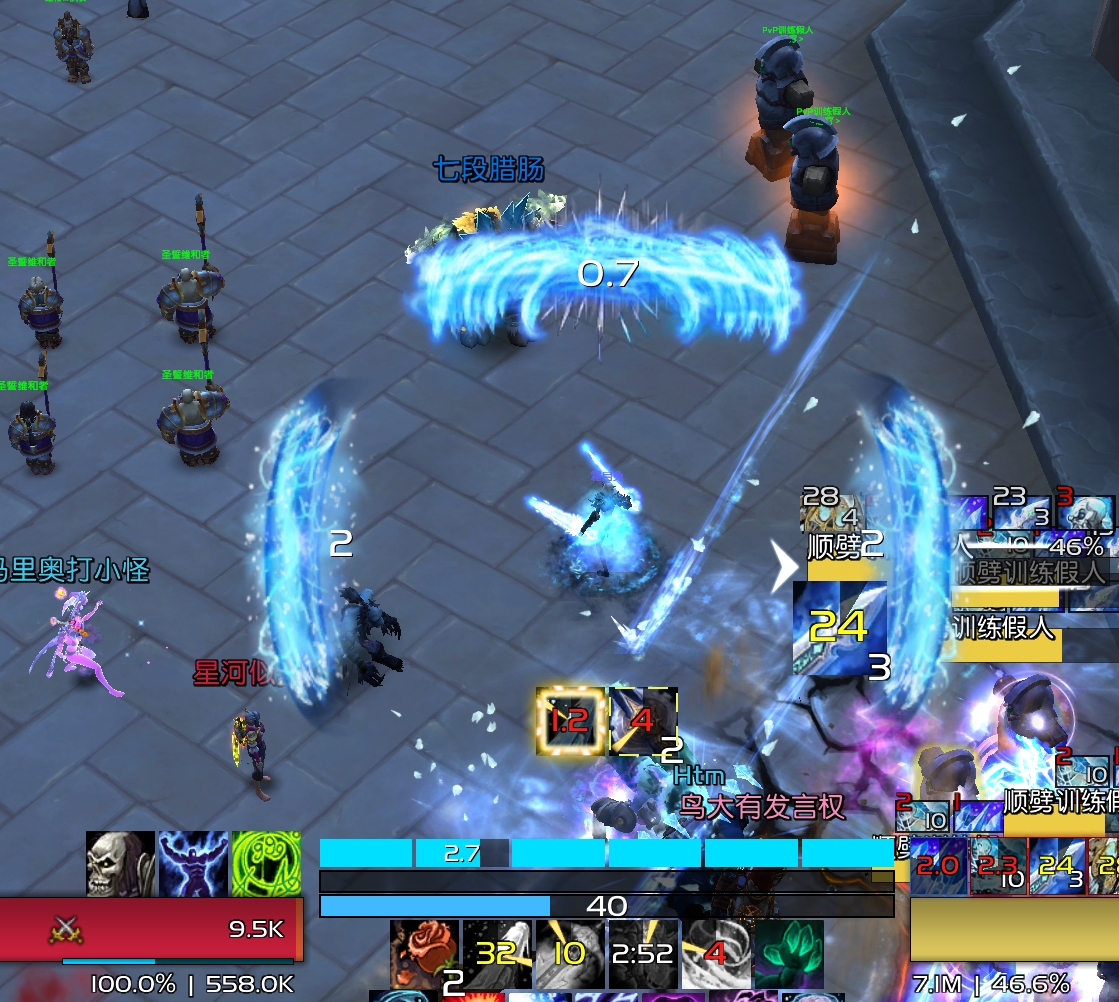The height and width of the screenshot is (1002, 1119).
Task: Select the large frost sword icon showing 24
Action: pos(840,629)
